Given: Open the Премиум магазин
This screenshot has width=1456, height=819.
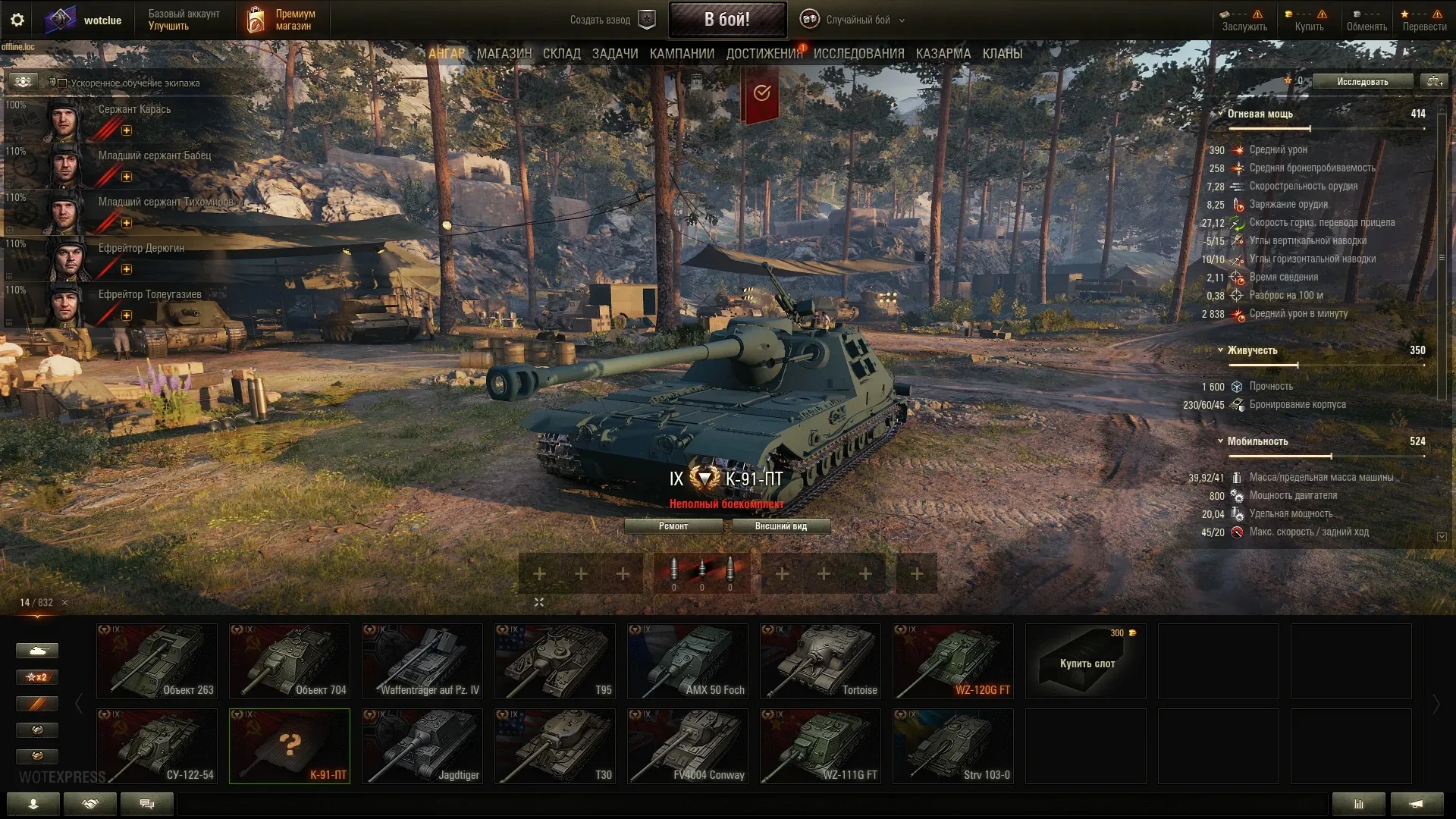Looking at the screenshot, I should coord(281,20).
